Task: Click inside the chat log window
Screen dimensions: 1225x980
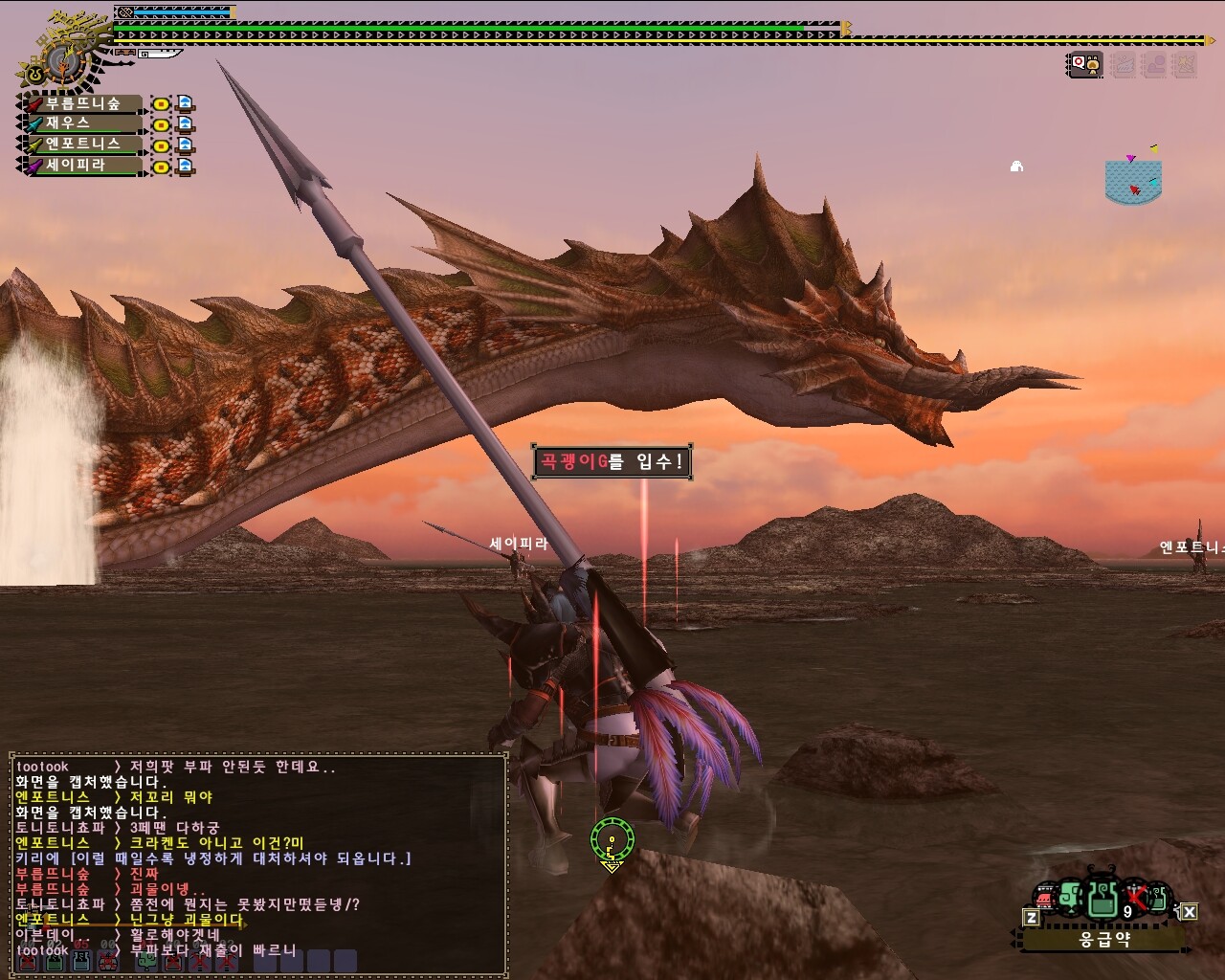Action: [258, 861]
